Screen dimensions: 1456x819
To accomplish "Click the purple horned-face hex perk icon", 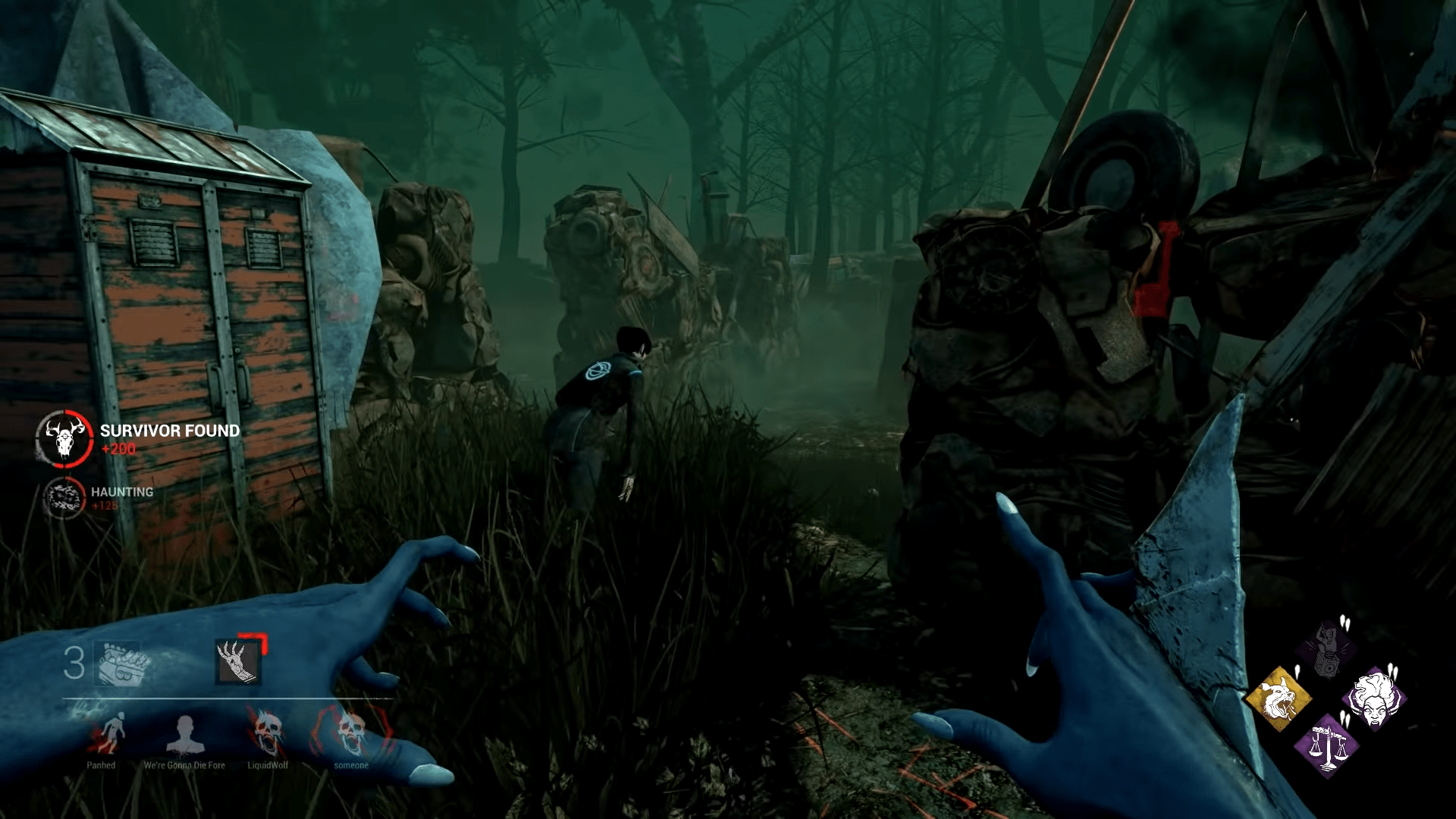I will click(x=1375, y=699).
